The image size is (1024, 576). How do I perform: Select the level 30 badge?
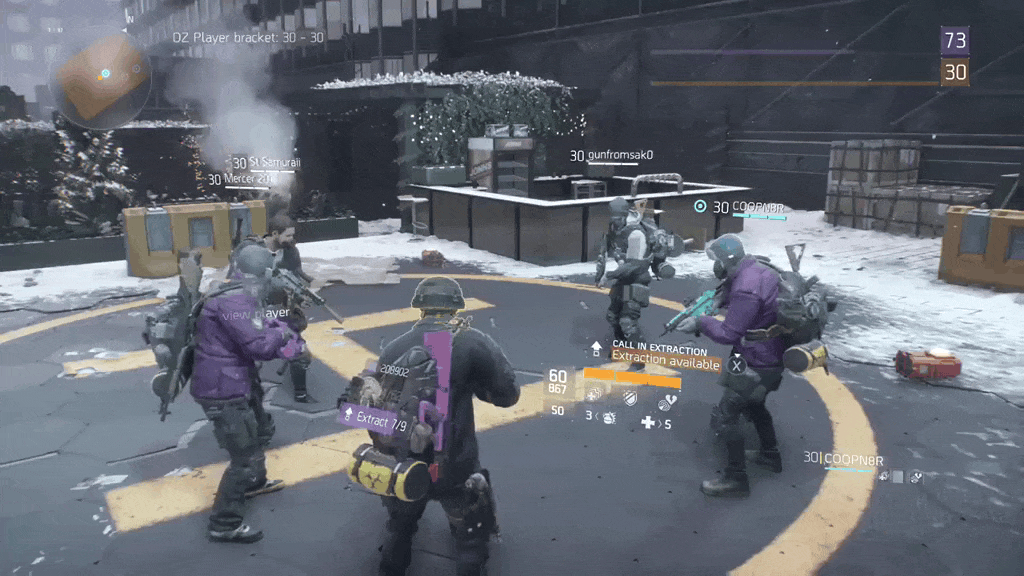[x=955, y=72]
